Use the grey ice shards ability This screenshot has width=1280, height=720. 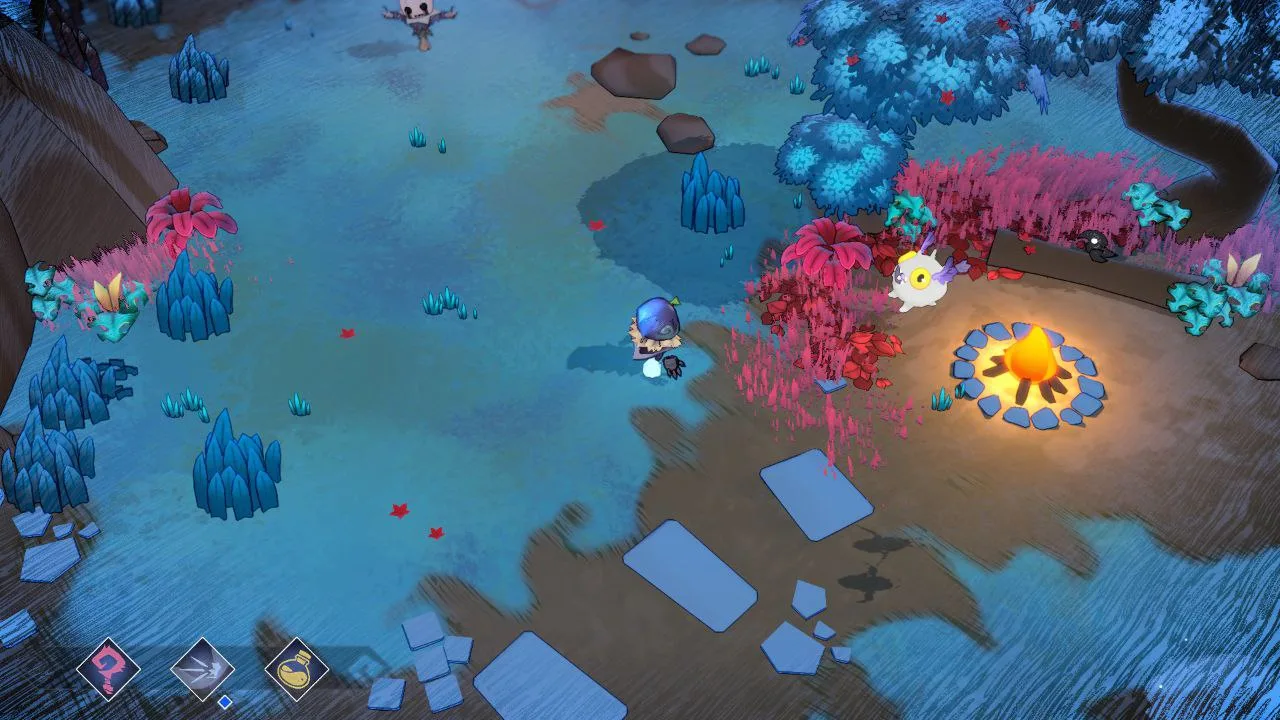[x=203, y=669]
